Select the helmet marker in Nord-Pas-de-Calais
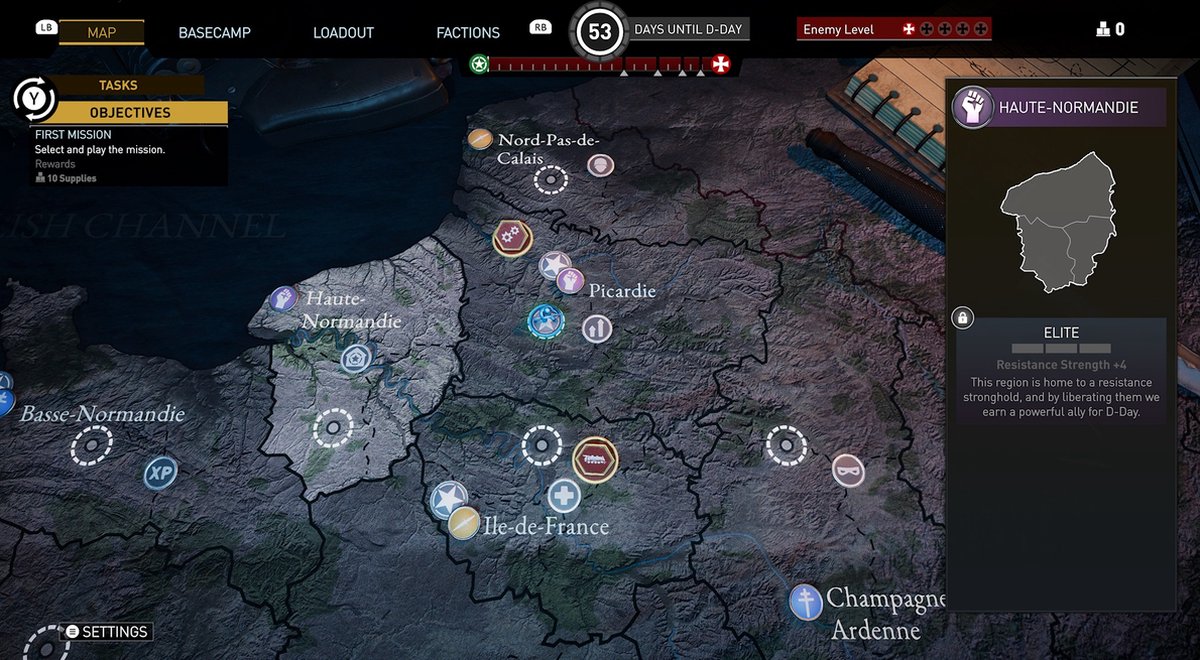Image resolution: width=1200 pixels, height=660 pixels. point(600,164)
